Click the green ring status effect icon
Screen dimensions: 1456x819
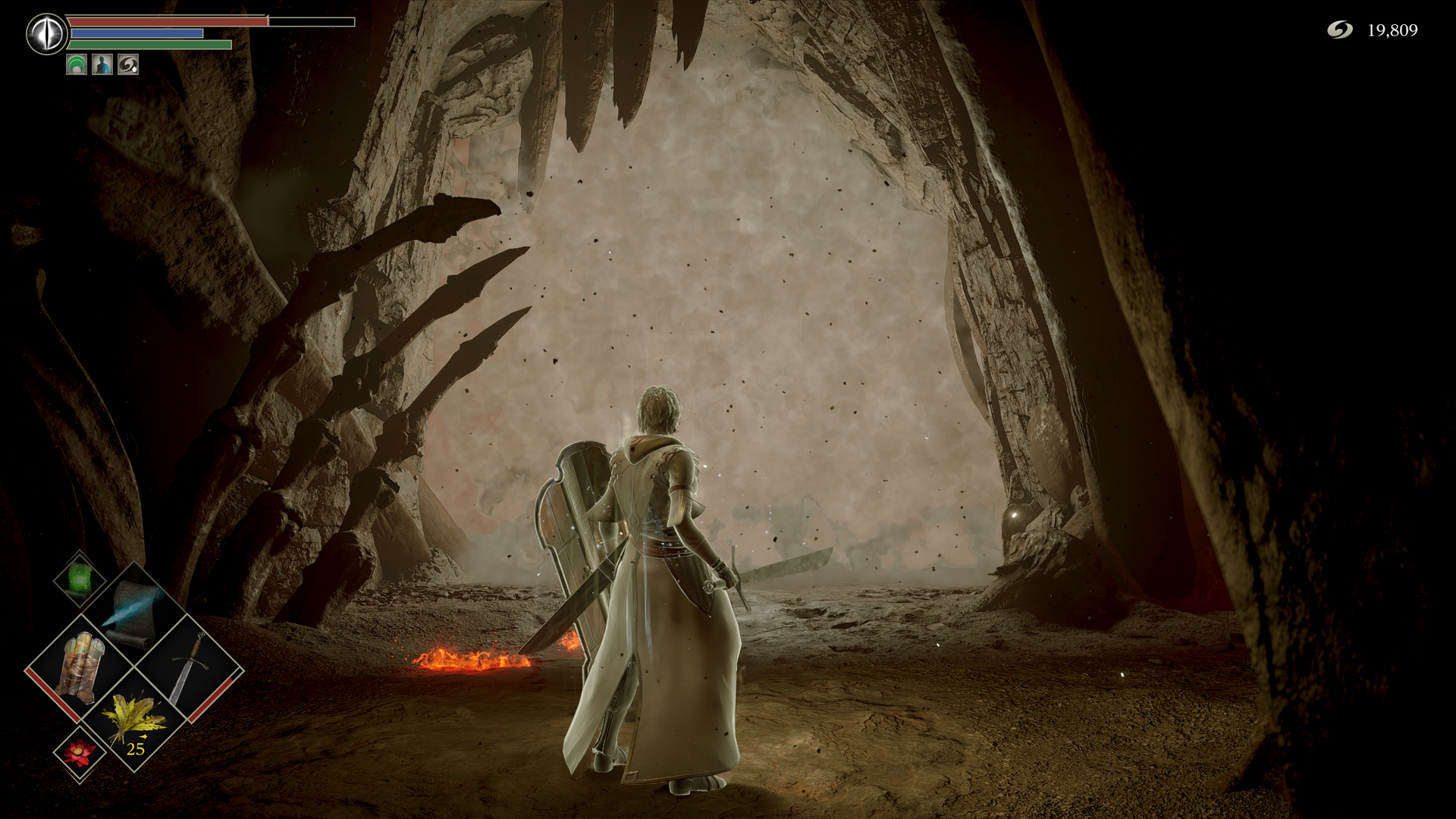[x=77, y=65]
